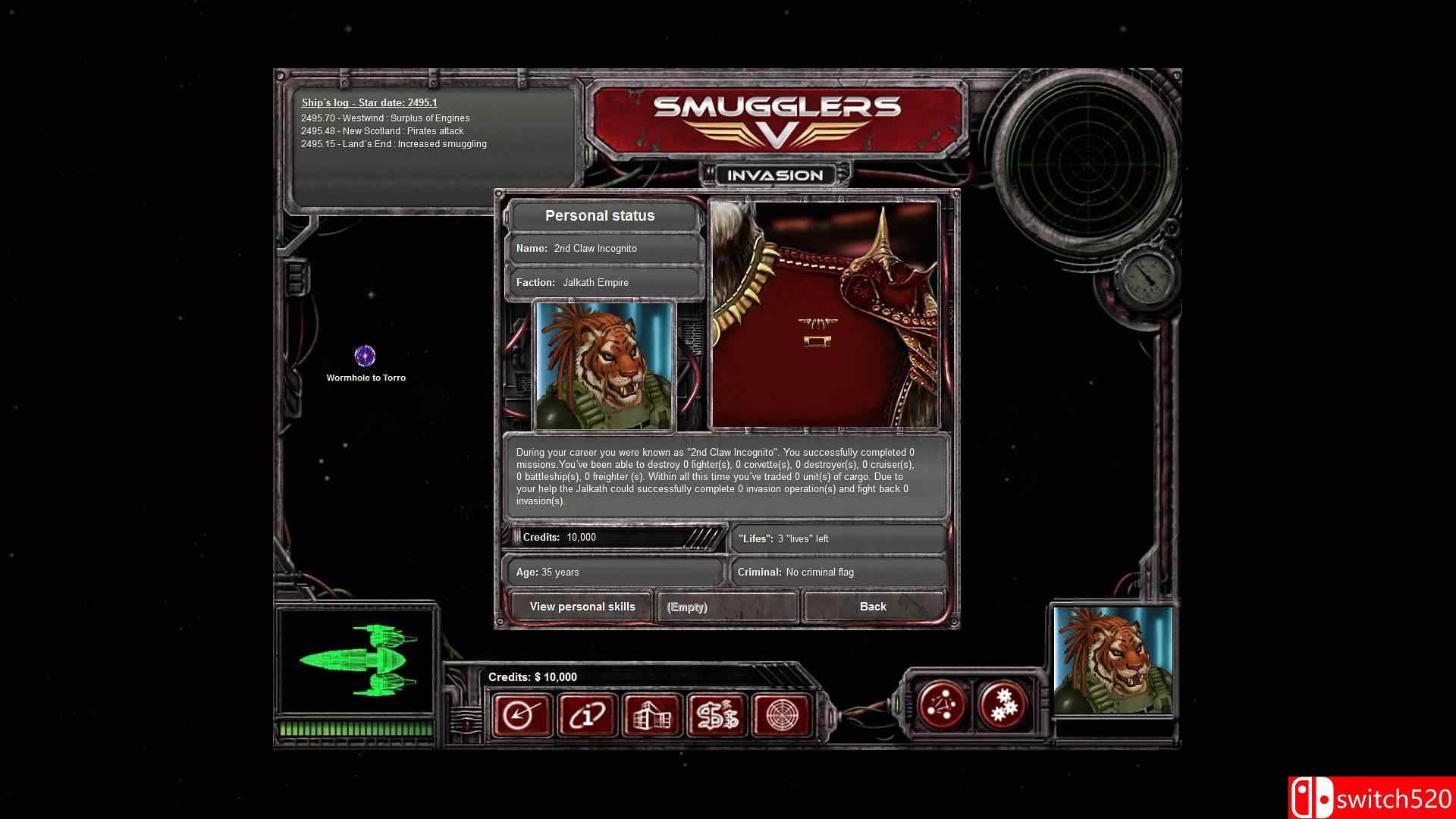Open the information icon in the toolbar

point(587,714)
